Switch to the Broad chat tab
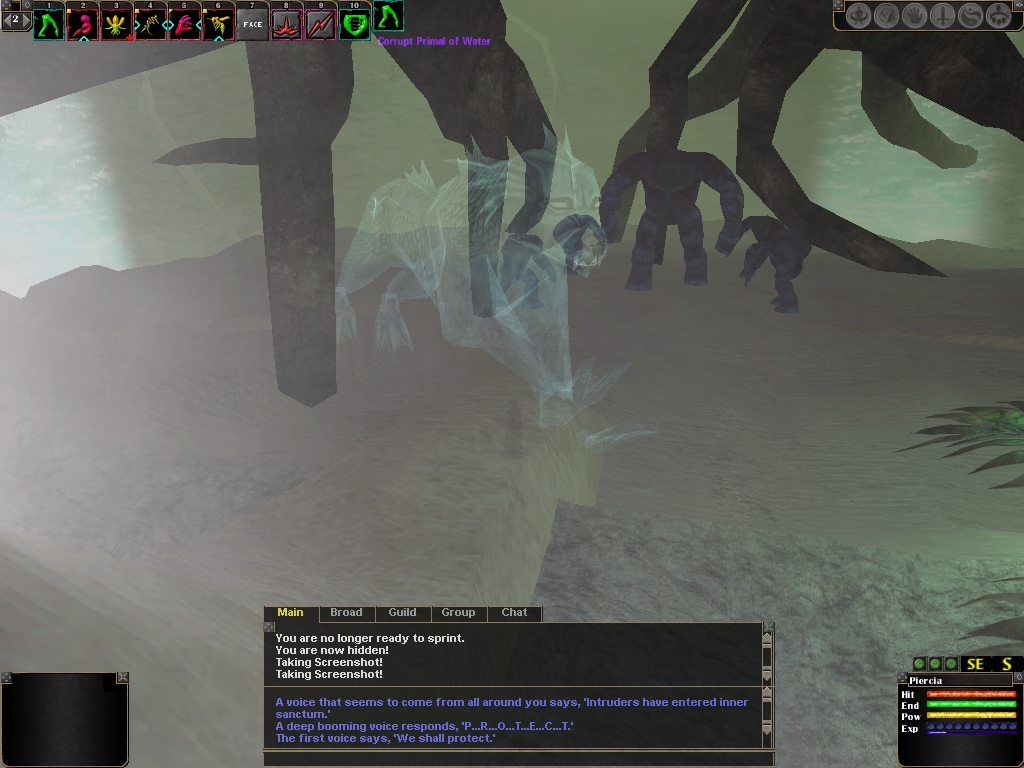1024x768 pixels. click(346, 613)
